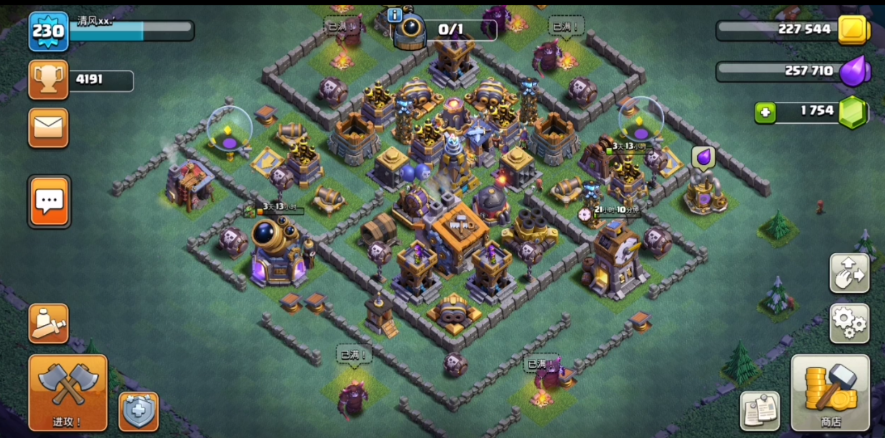Tap the trophy icon showing 4191
The image size is (885, 438).
[x=48, y=80]
